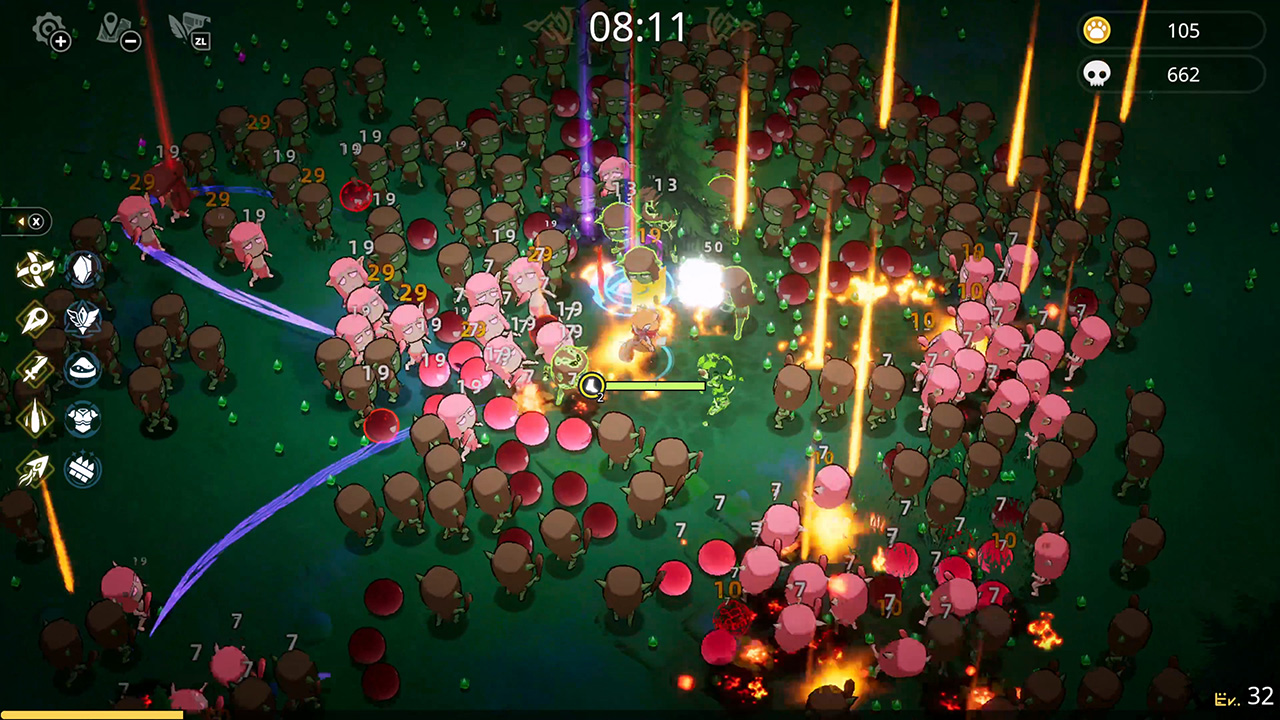
Task: Close the skill sidebar via X button
Action: (35, 221)
